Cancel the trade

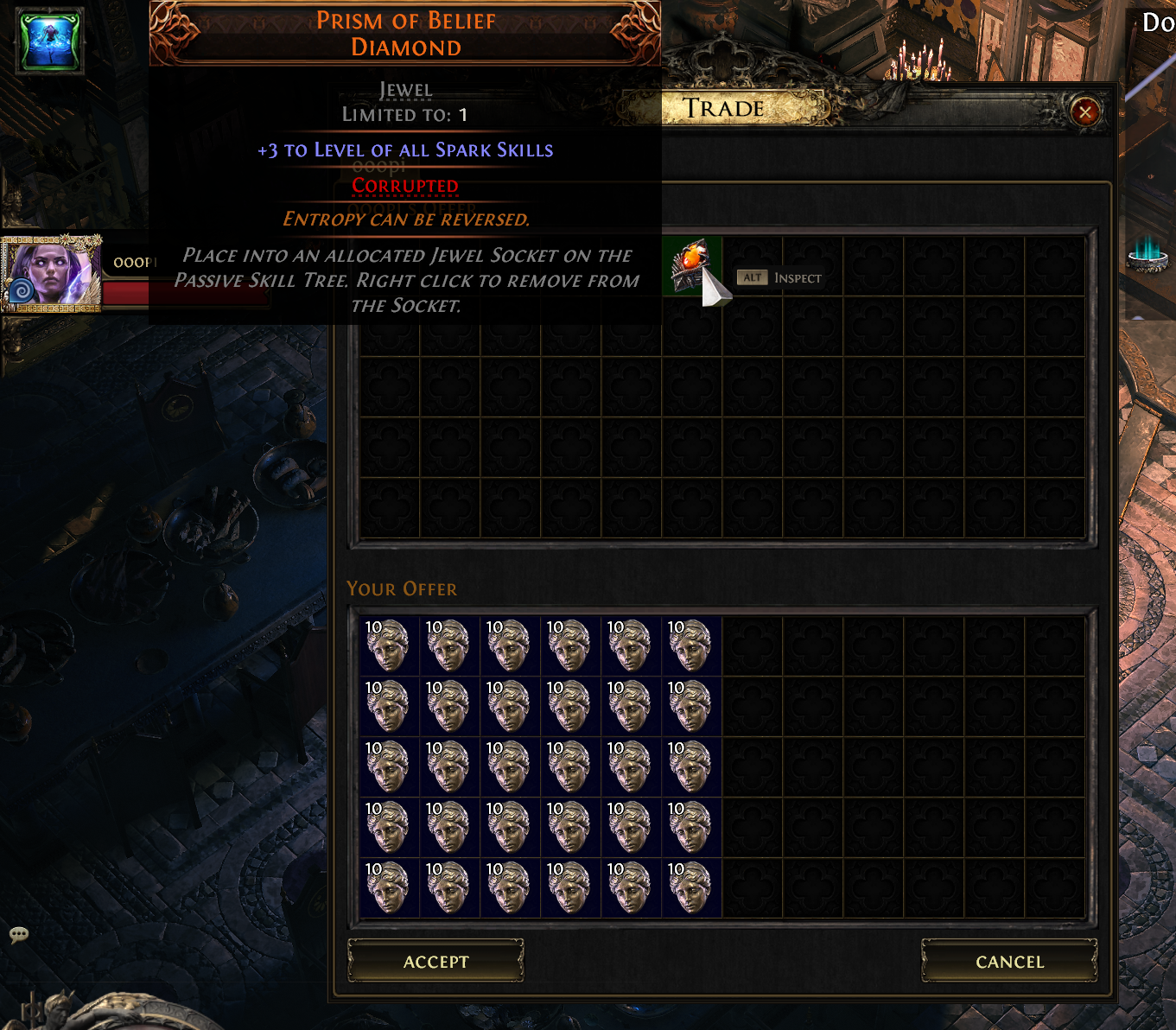[x=1009, y=961]
